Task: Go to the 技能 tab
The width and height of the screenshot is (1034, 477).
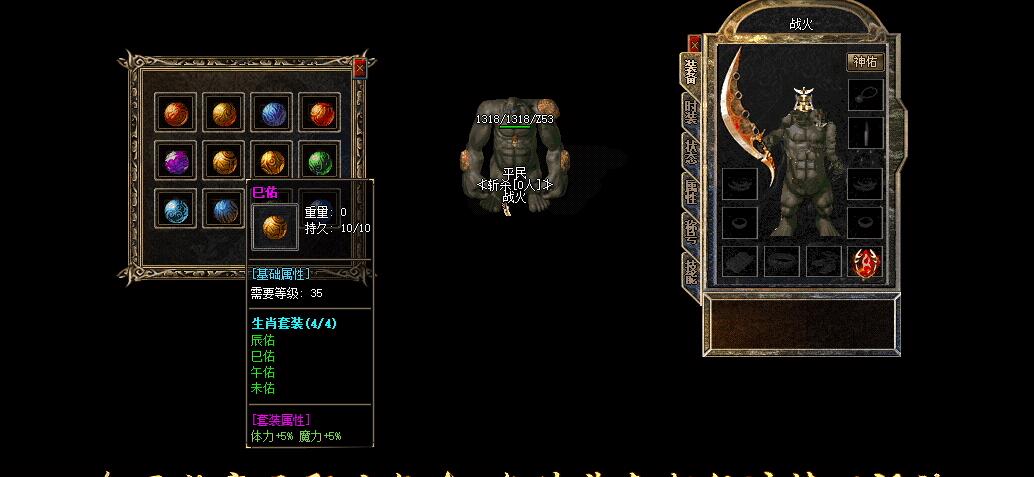Action: click(691, 267)
